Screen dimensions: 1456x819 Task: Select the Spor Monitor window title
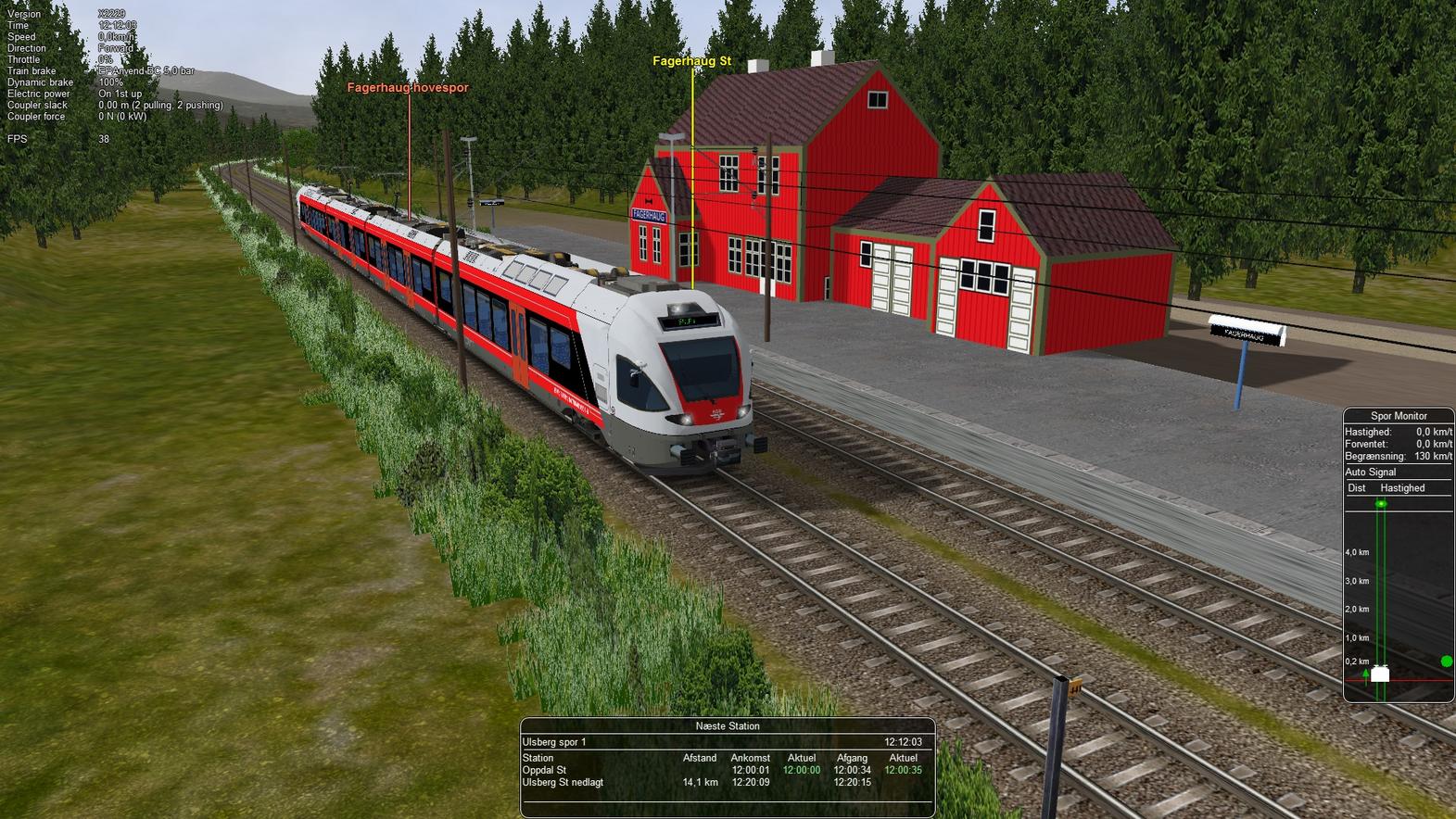click(x=1399, y=416)
